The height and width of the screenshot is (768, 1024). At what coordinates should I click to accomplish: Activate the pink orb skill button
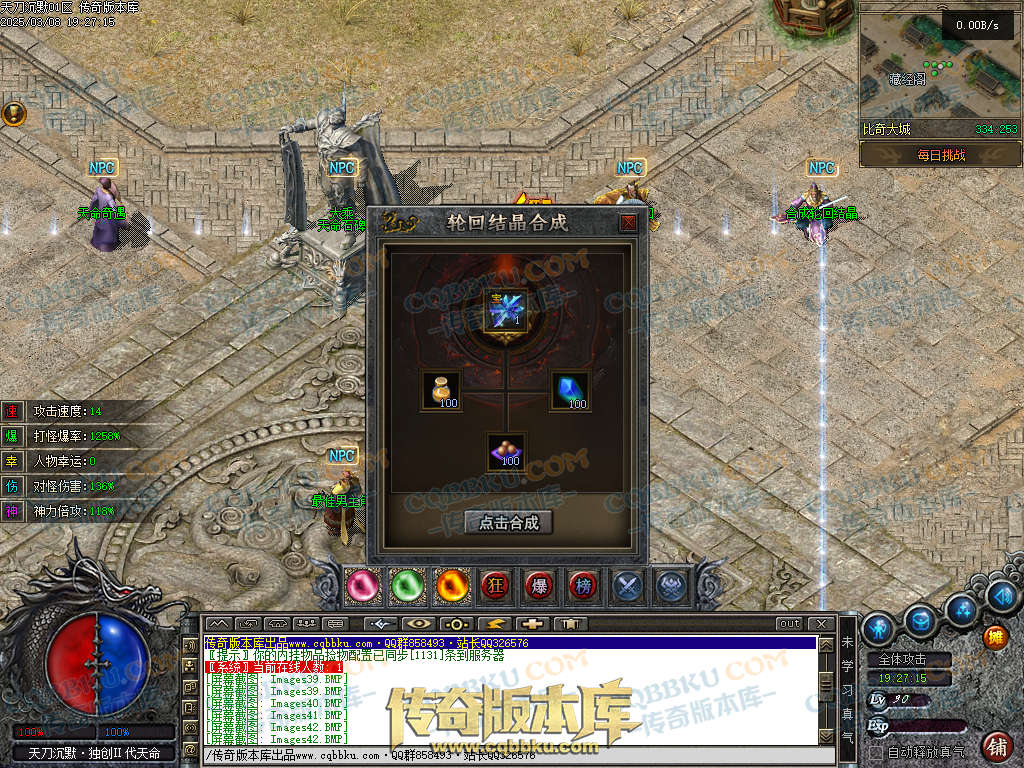(363, 585)
